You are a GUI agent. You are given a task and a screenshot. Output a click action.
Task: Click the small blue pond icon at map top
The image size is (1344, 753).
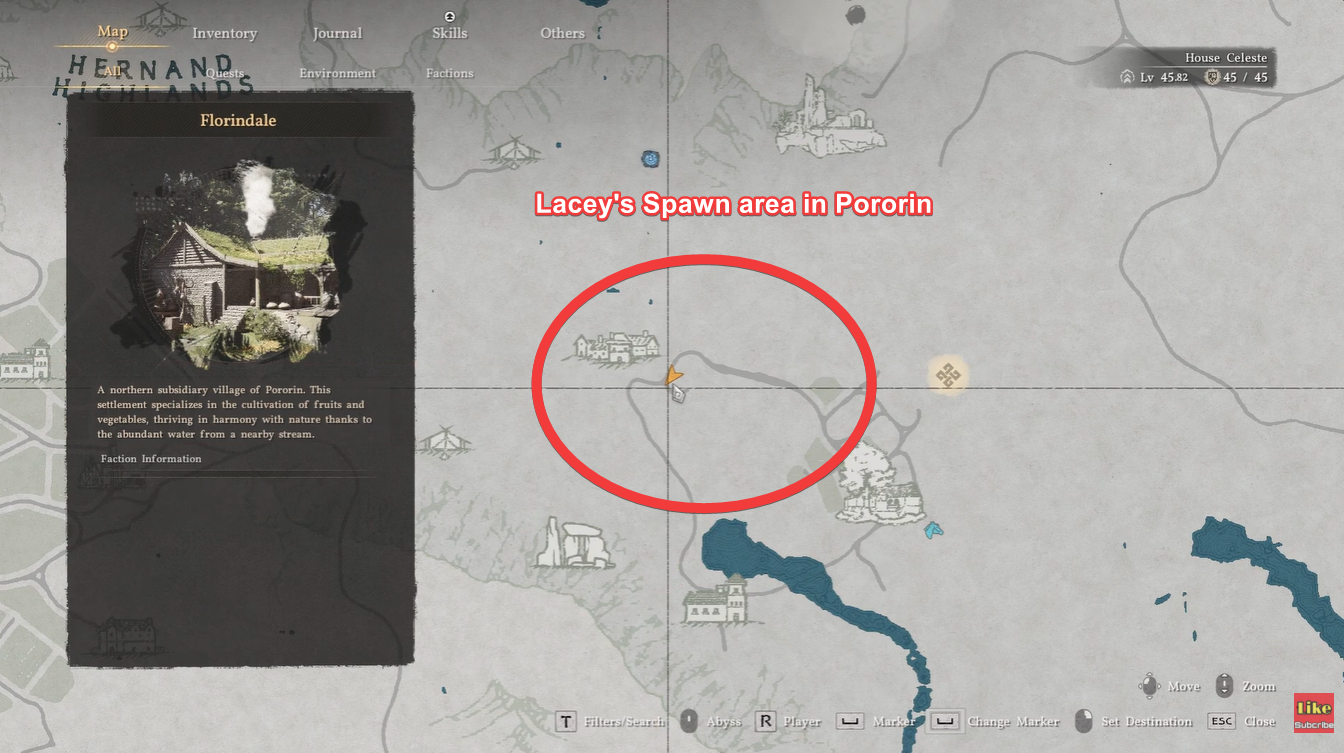651,158
